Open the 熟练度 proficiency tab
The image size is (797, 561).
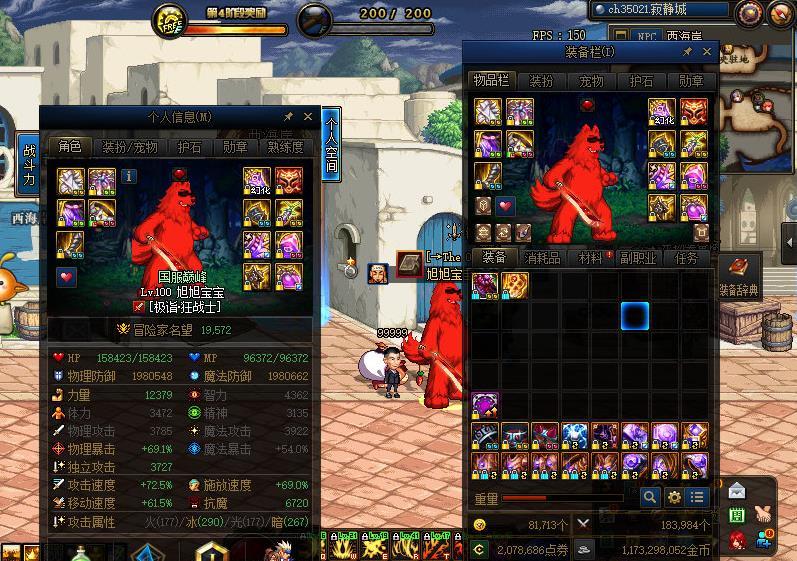(285, 147)
